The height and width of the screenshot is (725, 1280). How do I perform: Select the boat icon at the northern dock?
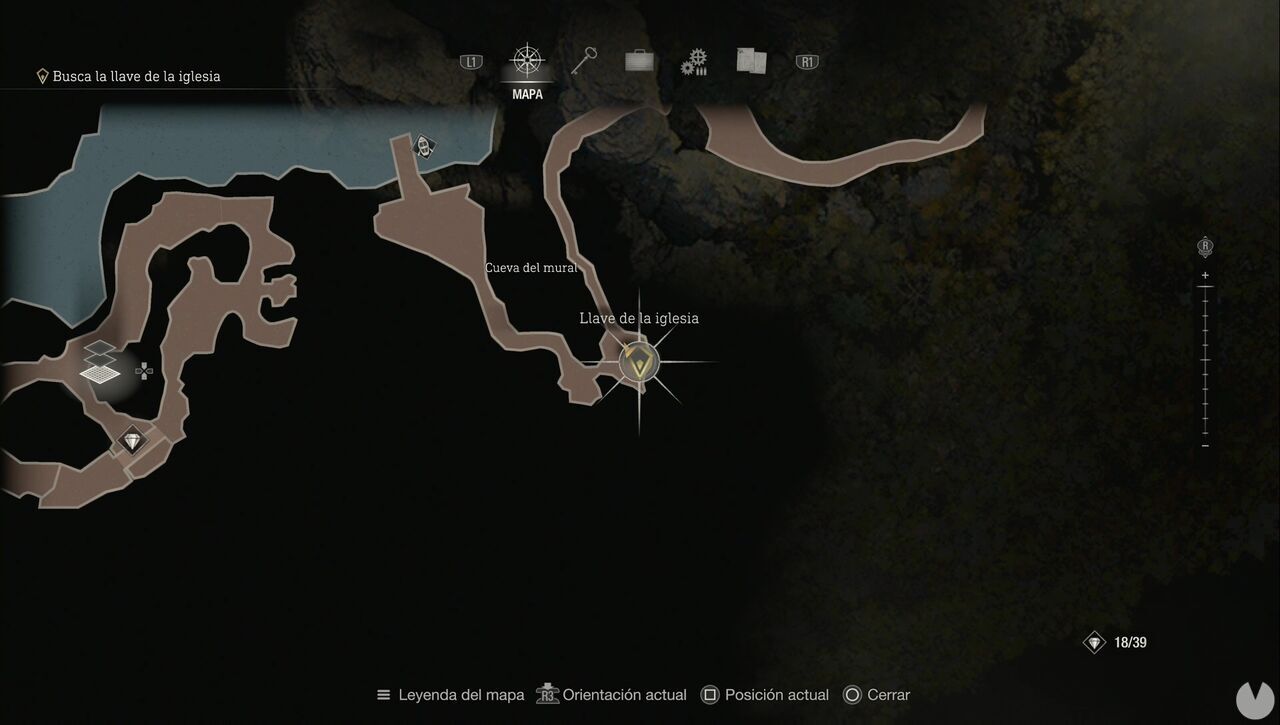click(423, 146)
